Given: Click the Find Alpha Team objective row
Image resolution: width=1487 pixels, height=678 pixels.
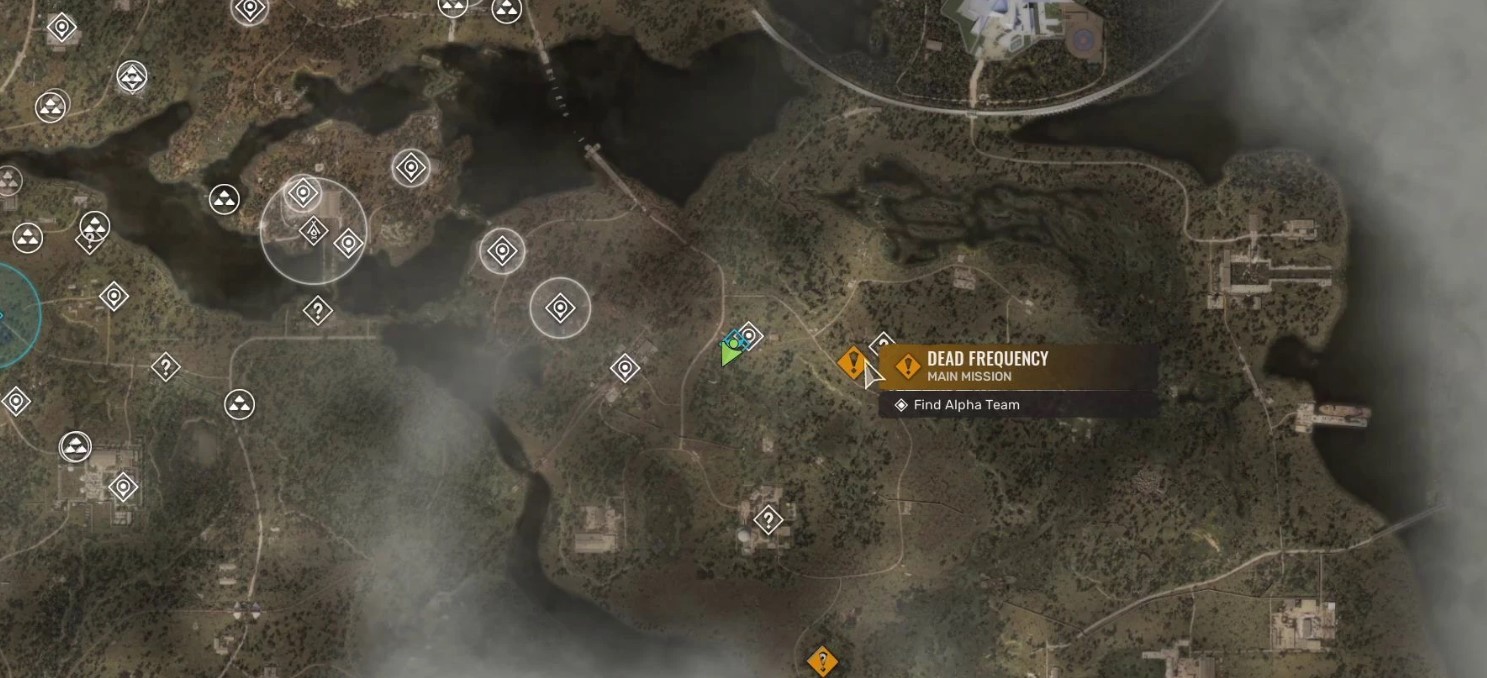Looking at the screenshot, I should [x=966, y=405].
